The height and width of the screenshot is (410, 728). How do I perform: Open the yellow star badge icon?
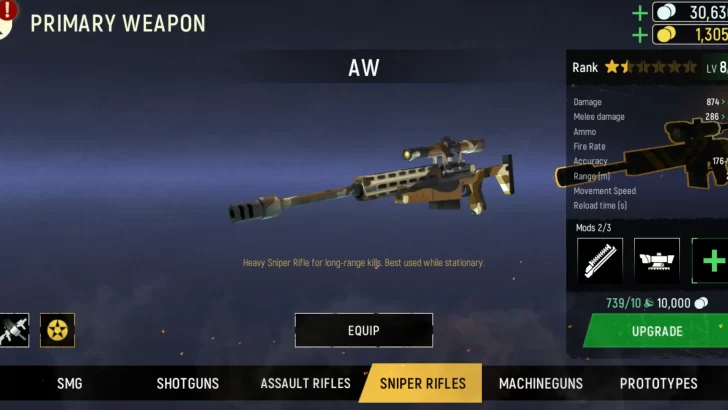(x=57, y=330)
